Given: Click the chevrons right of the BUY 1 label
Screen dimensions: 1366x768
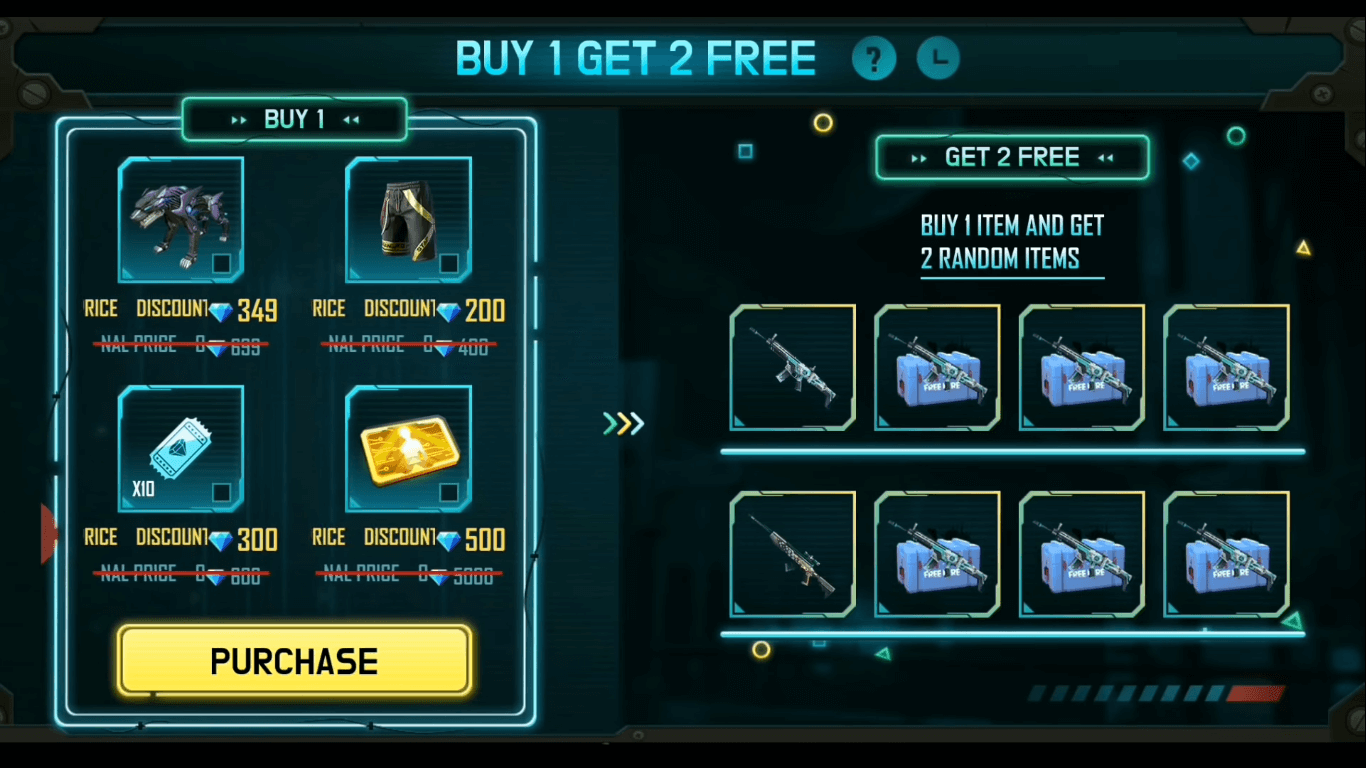Looking at the screenshot, I should click(x=350, y=118).
